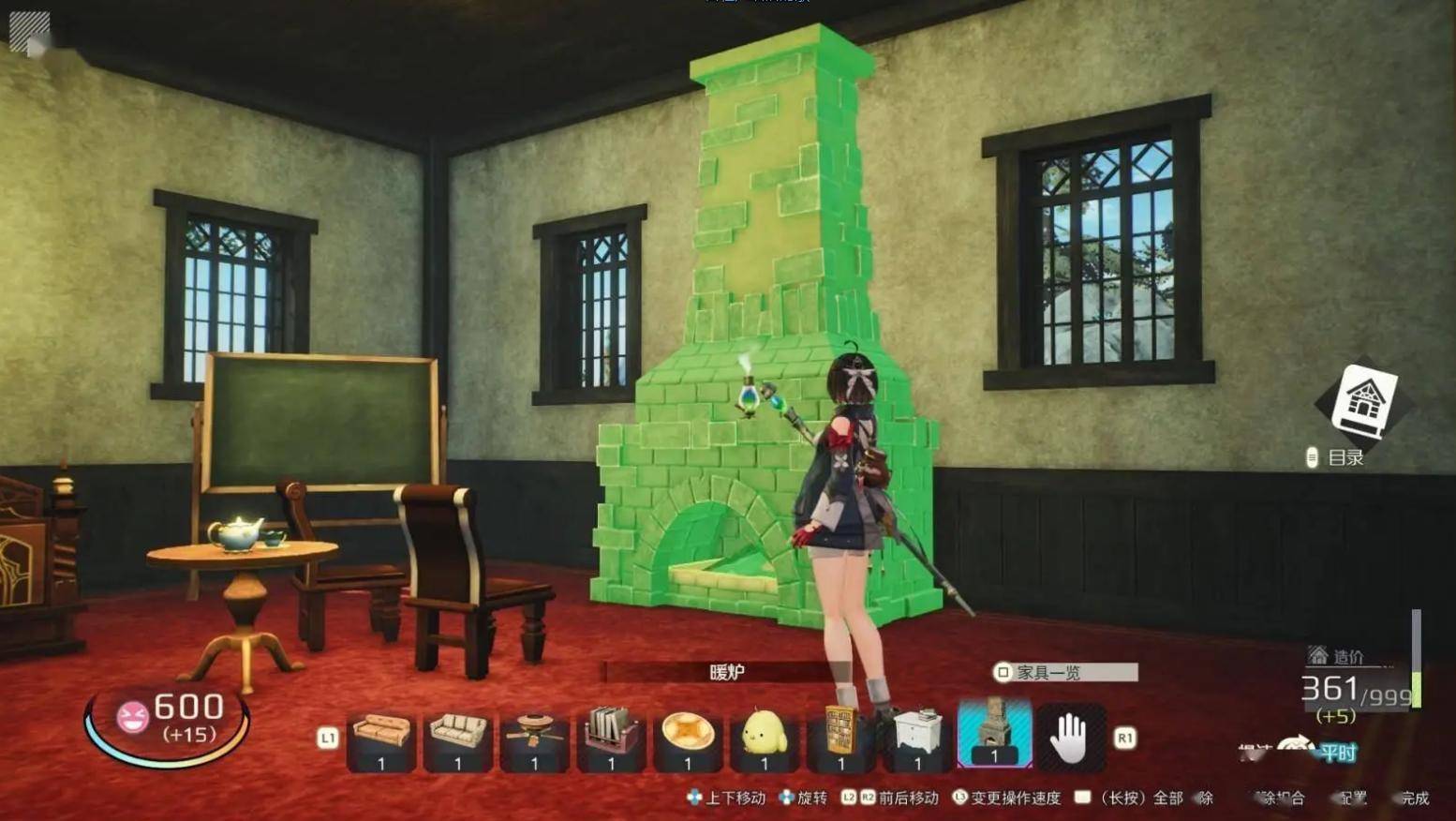
Task: Pick the book rack furniture slot
Action: pos(611,738)
